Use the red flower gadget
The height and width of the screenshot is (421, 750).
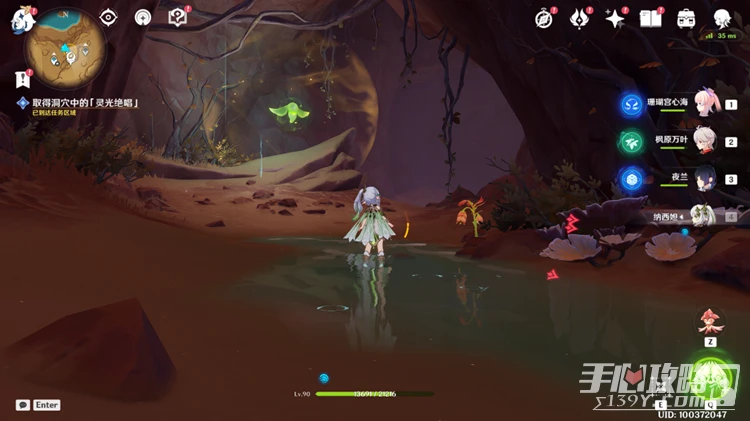tap(711, 322)
